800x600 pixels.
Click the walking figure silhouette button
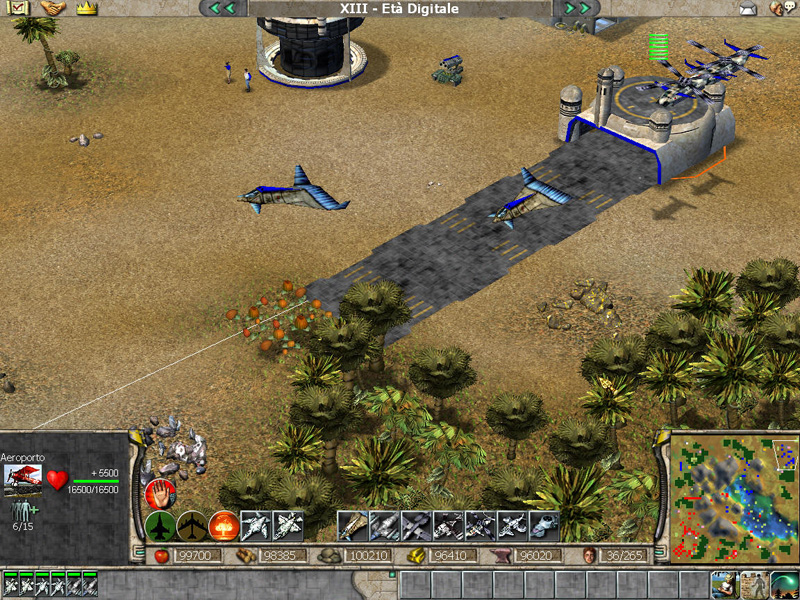tap(754, 584)
